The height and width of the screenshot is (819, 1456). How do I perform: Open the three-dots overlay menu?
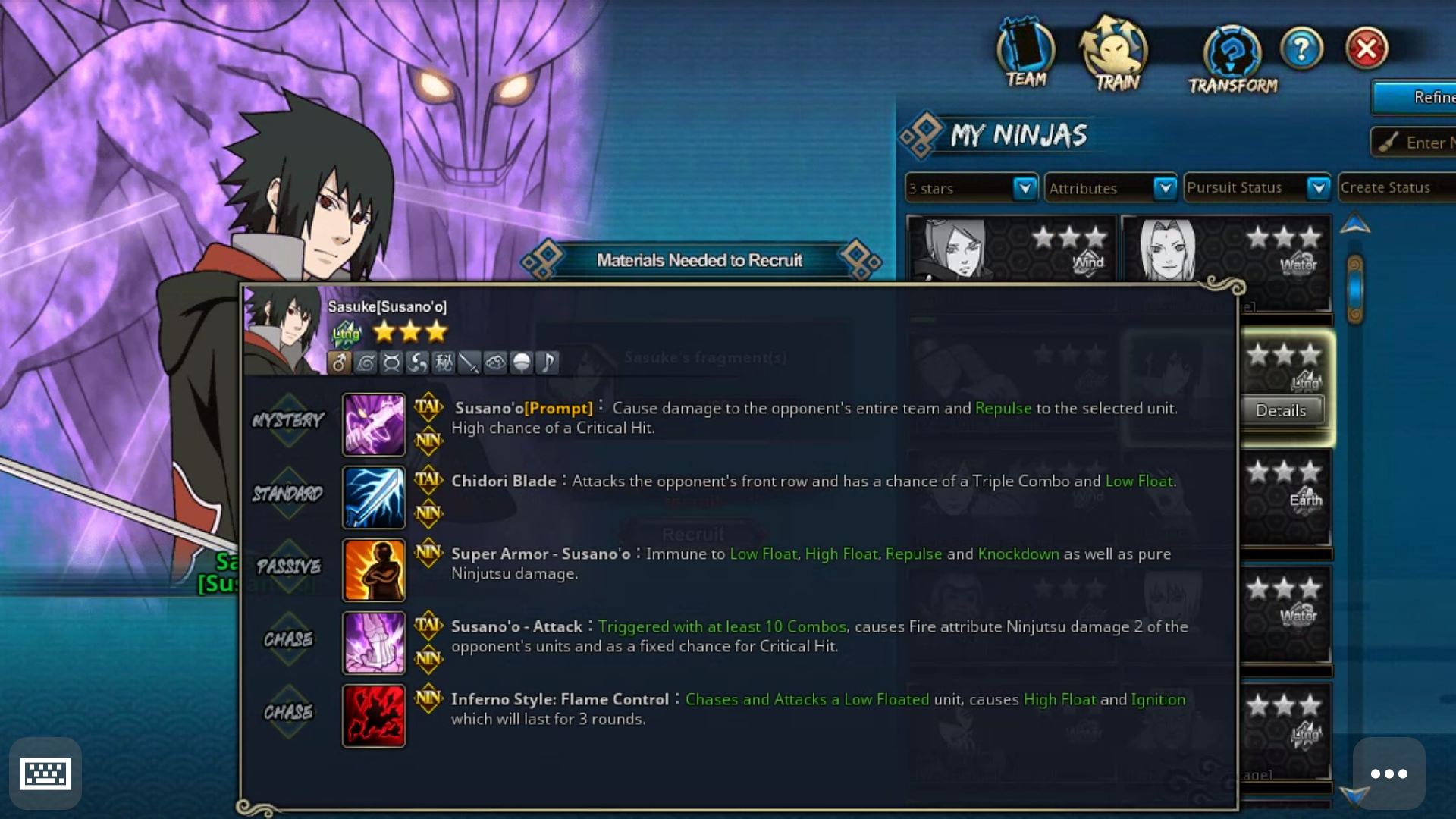point(1389,773)
